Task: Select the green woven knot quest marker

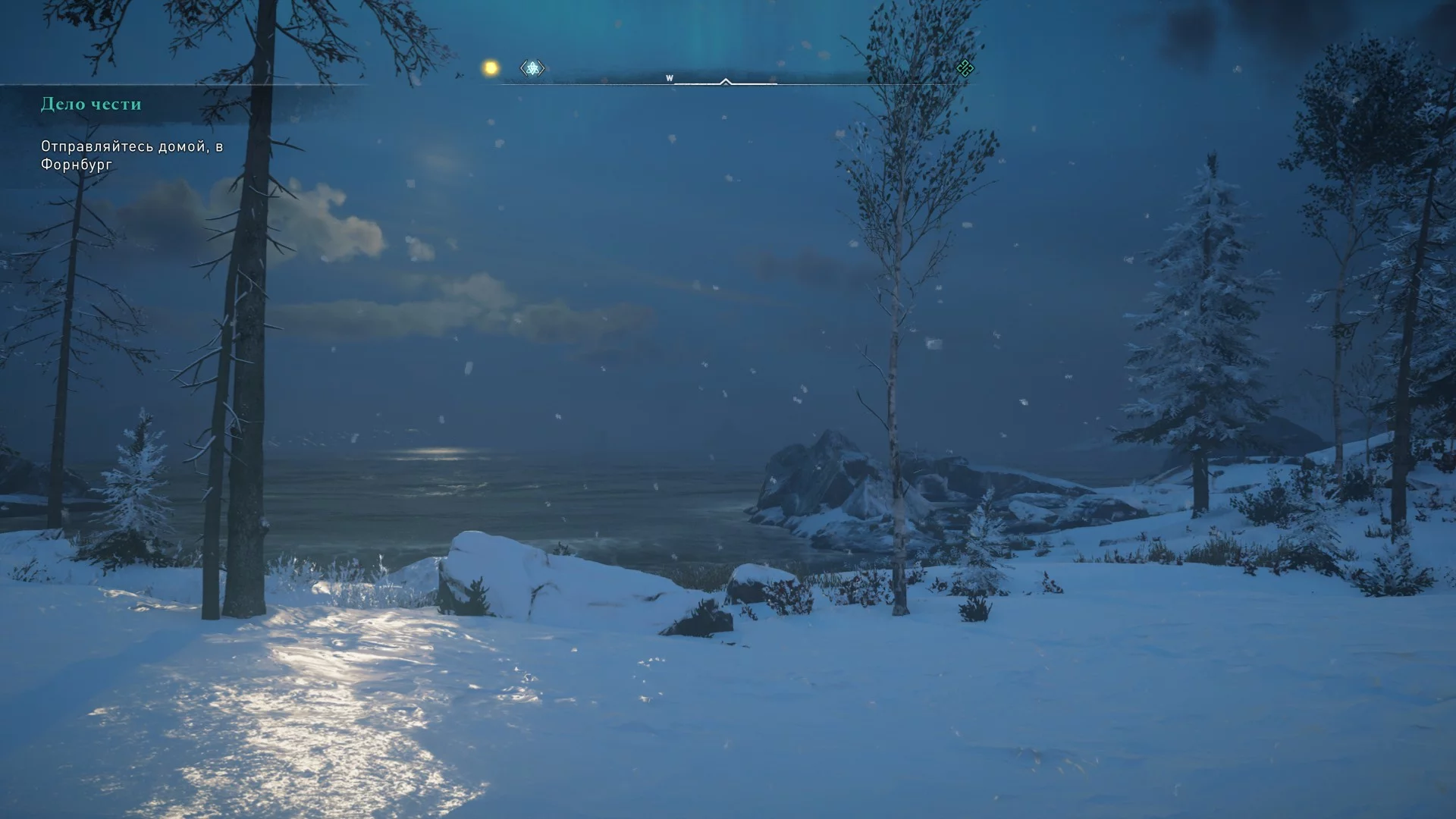Action: click(x=965, y=68)
